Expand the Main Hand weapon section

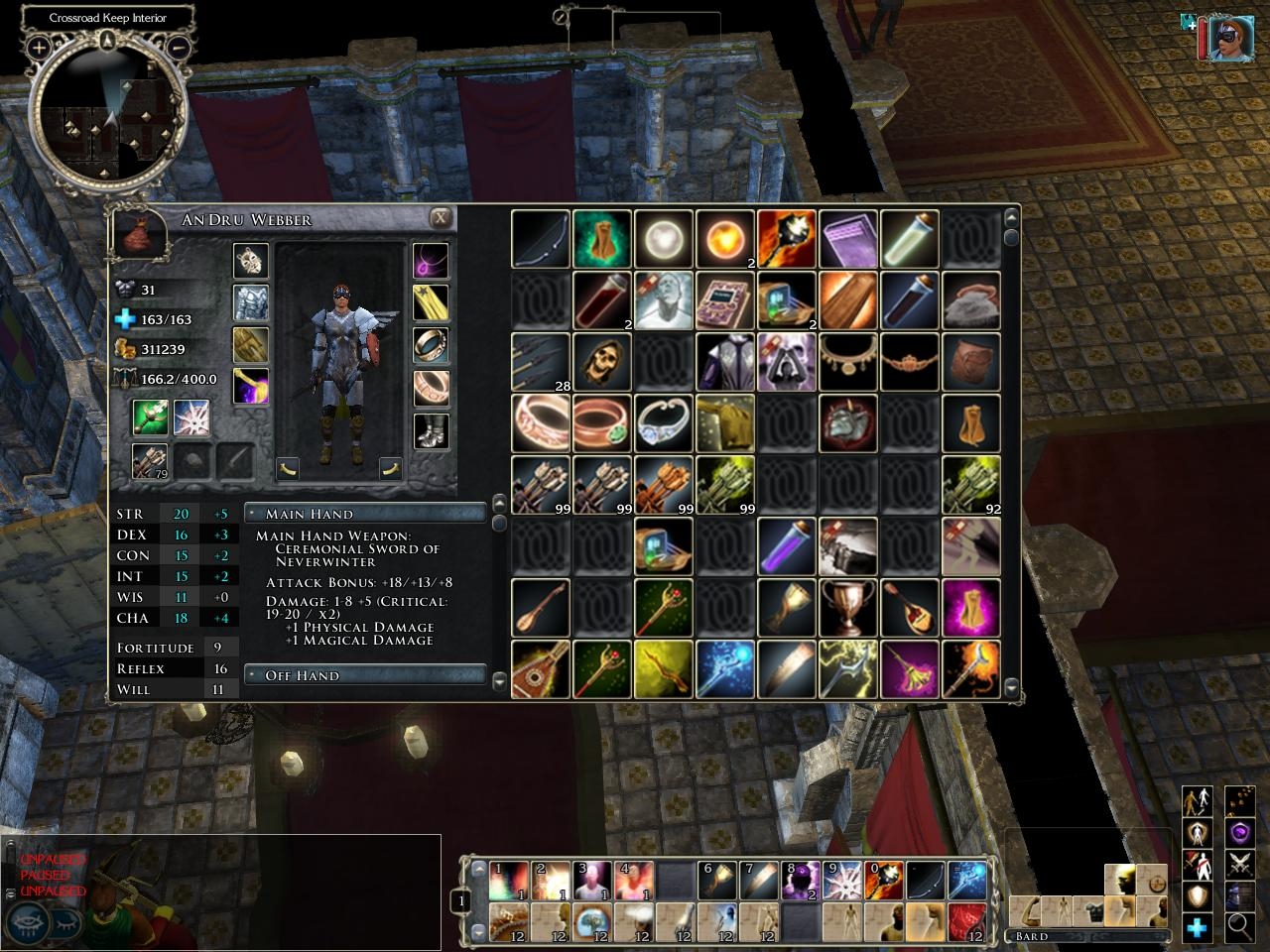click(x=365, y=514)
